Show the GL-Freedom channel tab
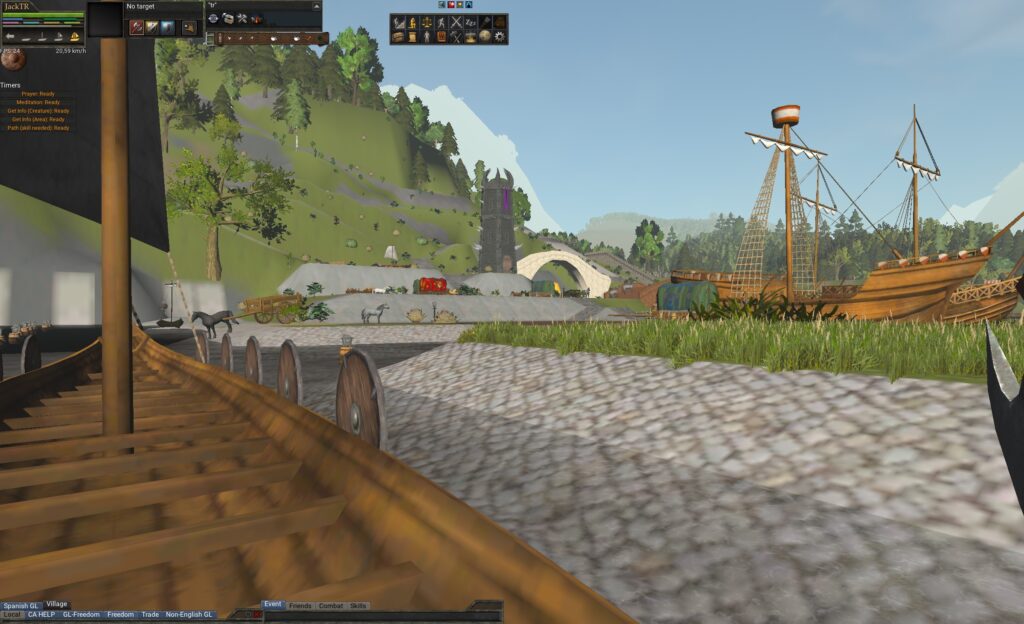Screen dimensions: 1024x624 pos(81,615)
